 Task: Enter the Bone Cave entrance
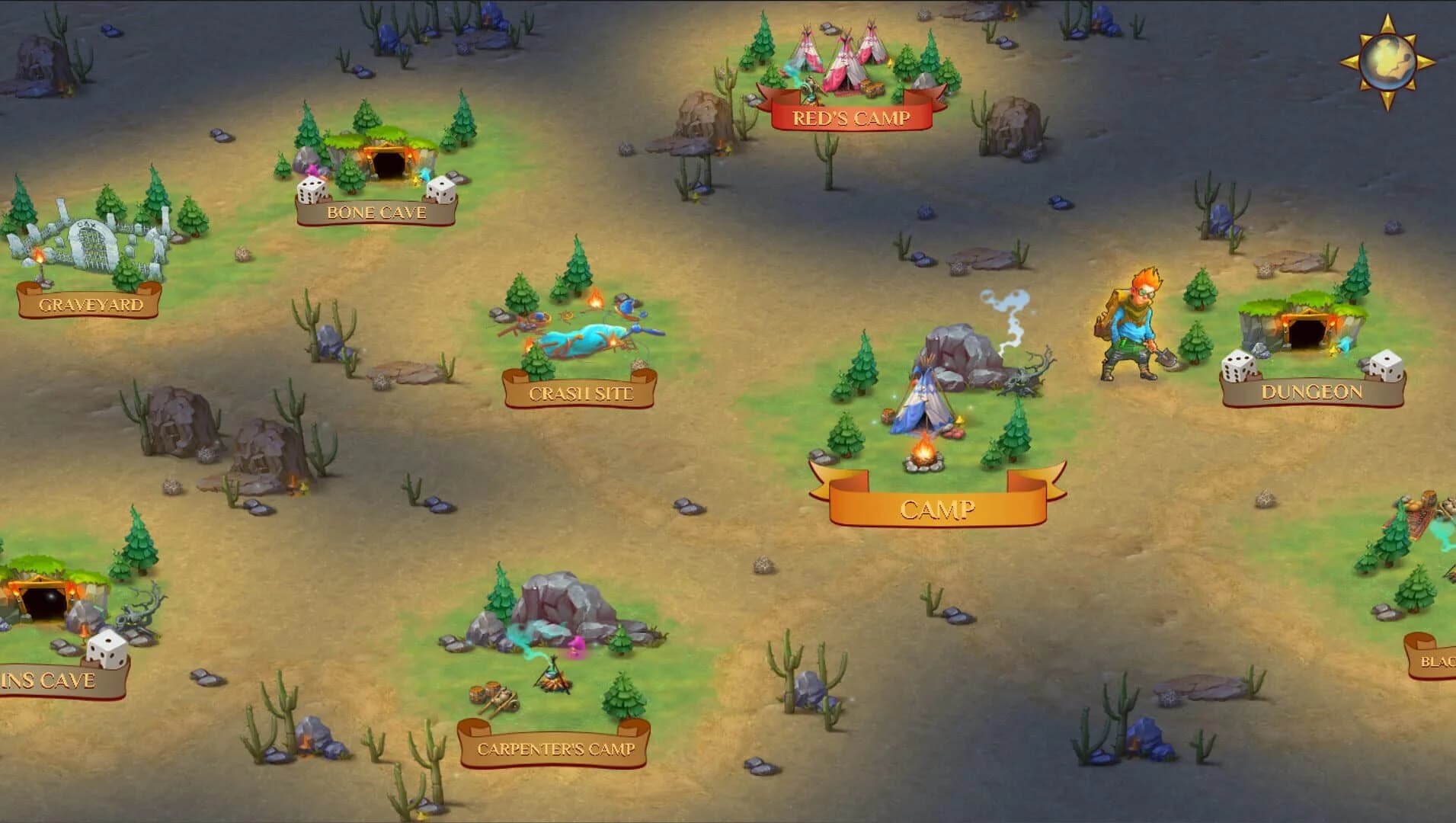pyautogui.click(x=387, y=162)
